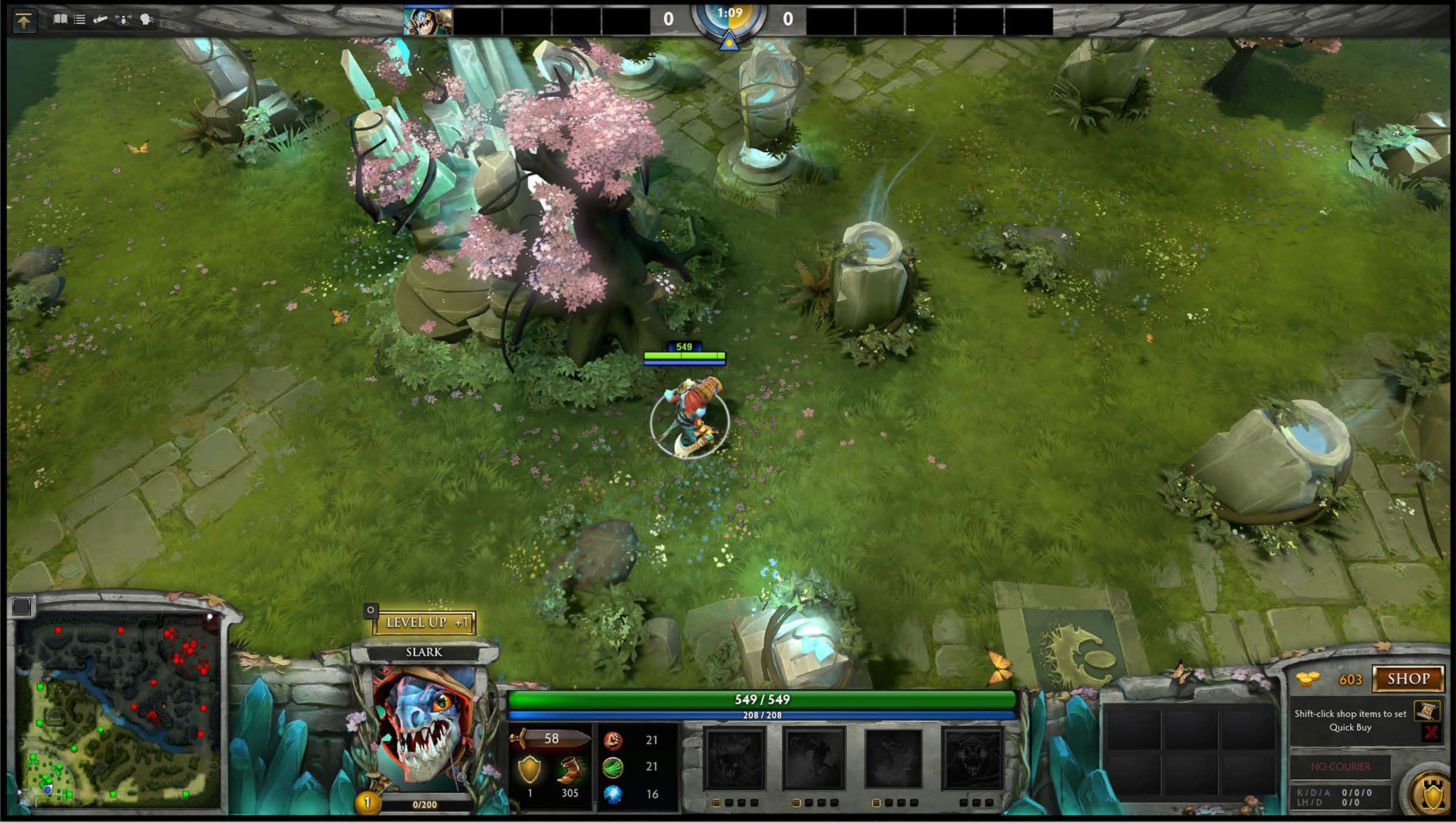Screen dimensions: 1456x823
Task: Select Slark's ultimate ability slot
Action: click(972, 758)
